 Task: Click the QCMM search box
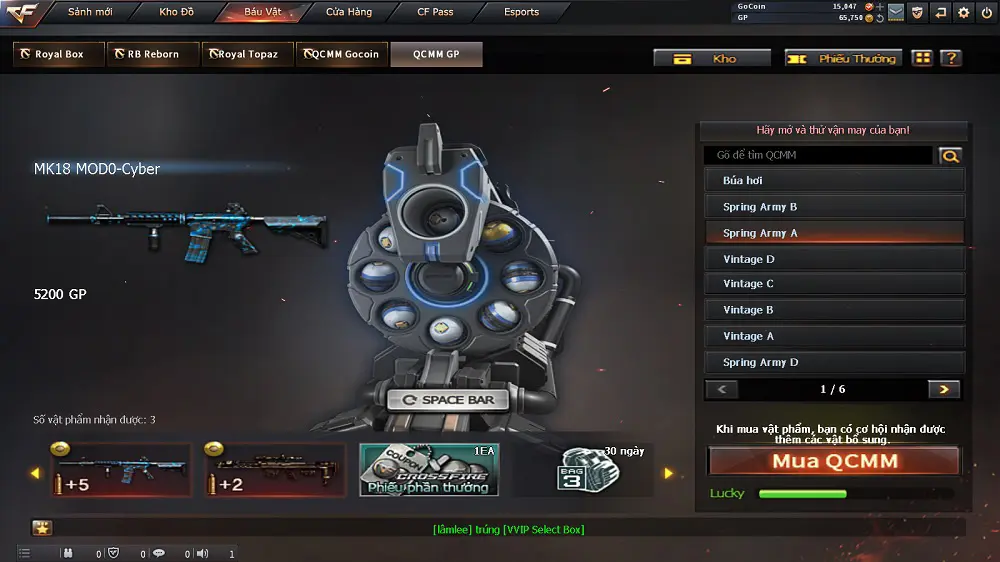click(817, 155)
